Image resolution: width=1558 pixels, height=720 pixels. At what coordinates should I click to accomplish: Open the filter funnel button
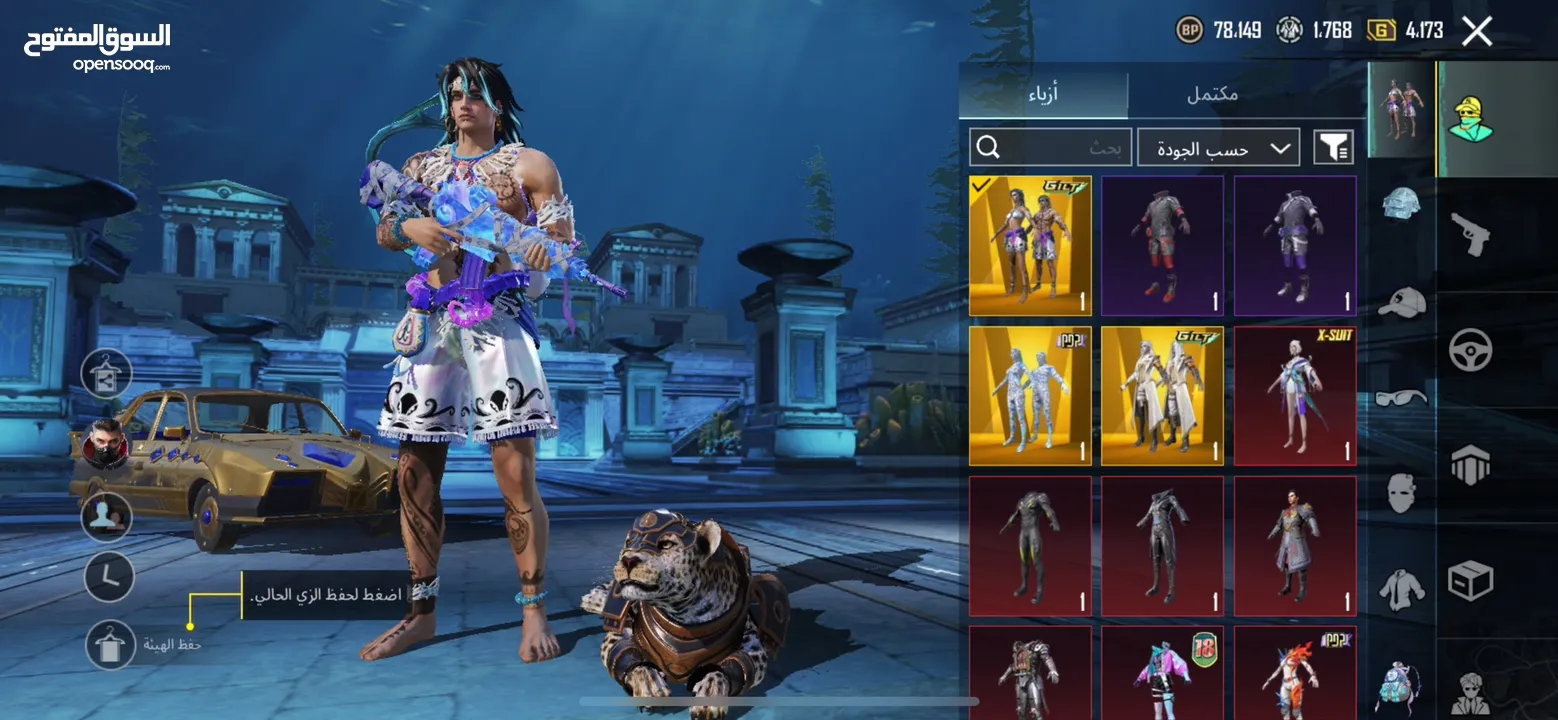(x=1334, y=148)
